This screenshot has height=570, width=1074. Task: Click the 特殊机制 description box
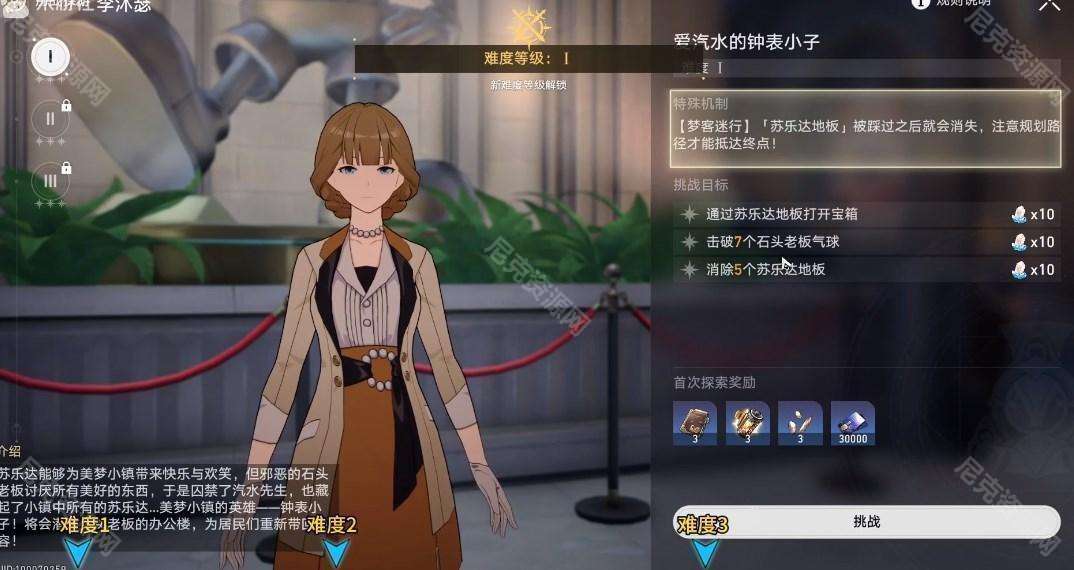tap(866, 129)
